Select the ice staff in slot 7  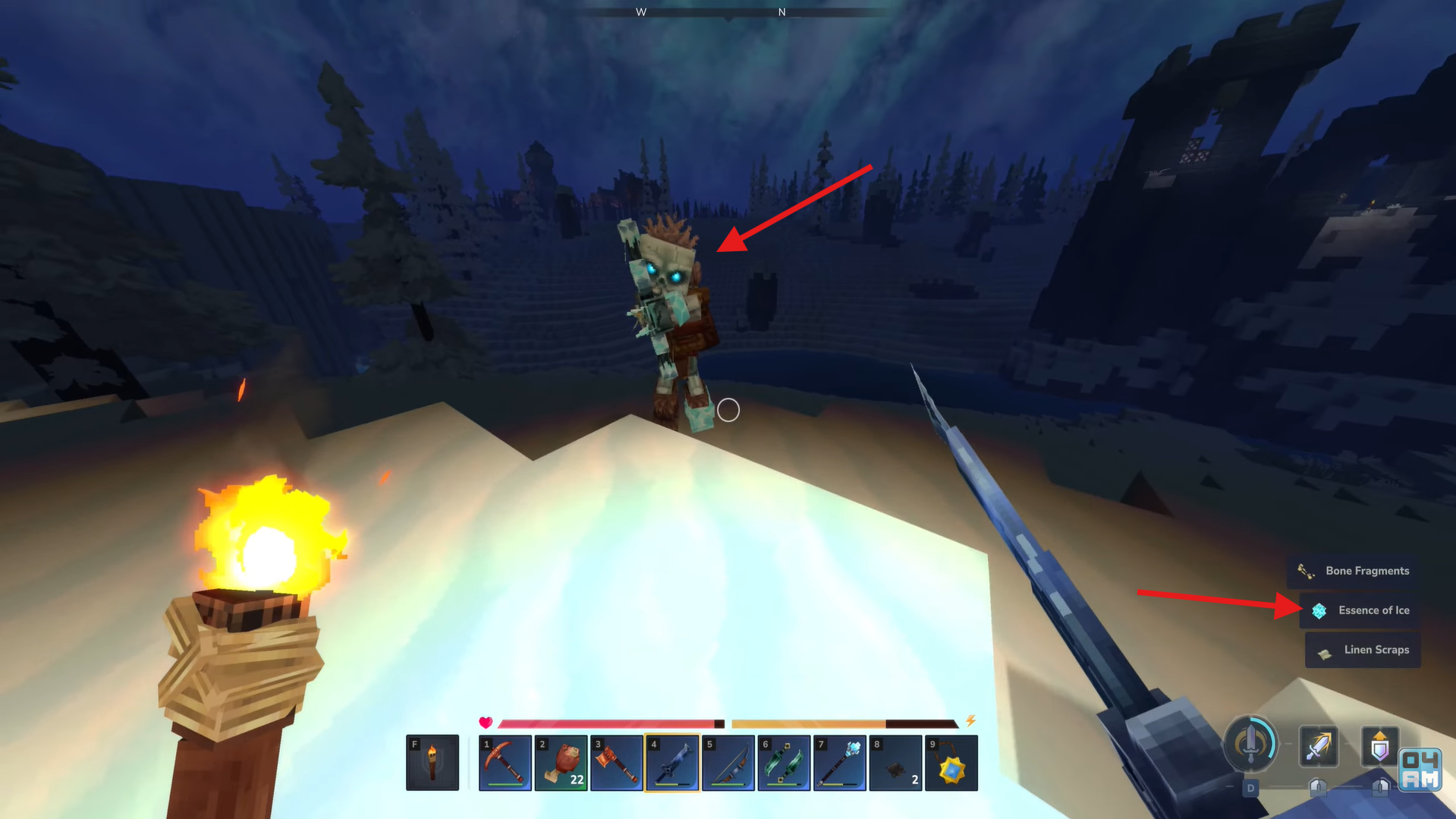point(840,762)
